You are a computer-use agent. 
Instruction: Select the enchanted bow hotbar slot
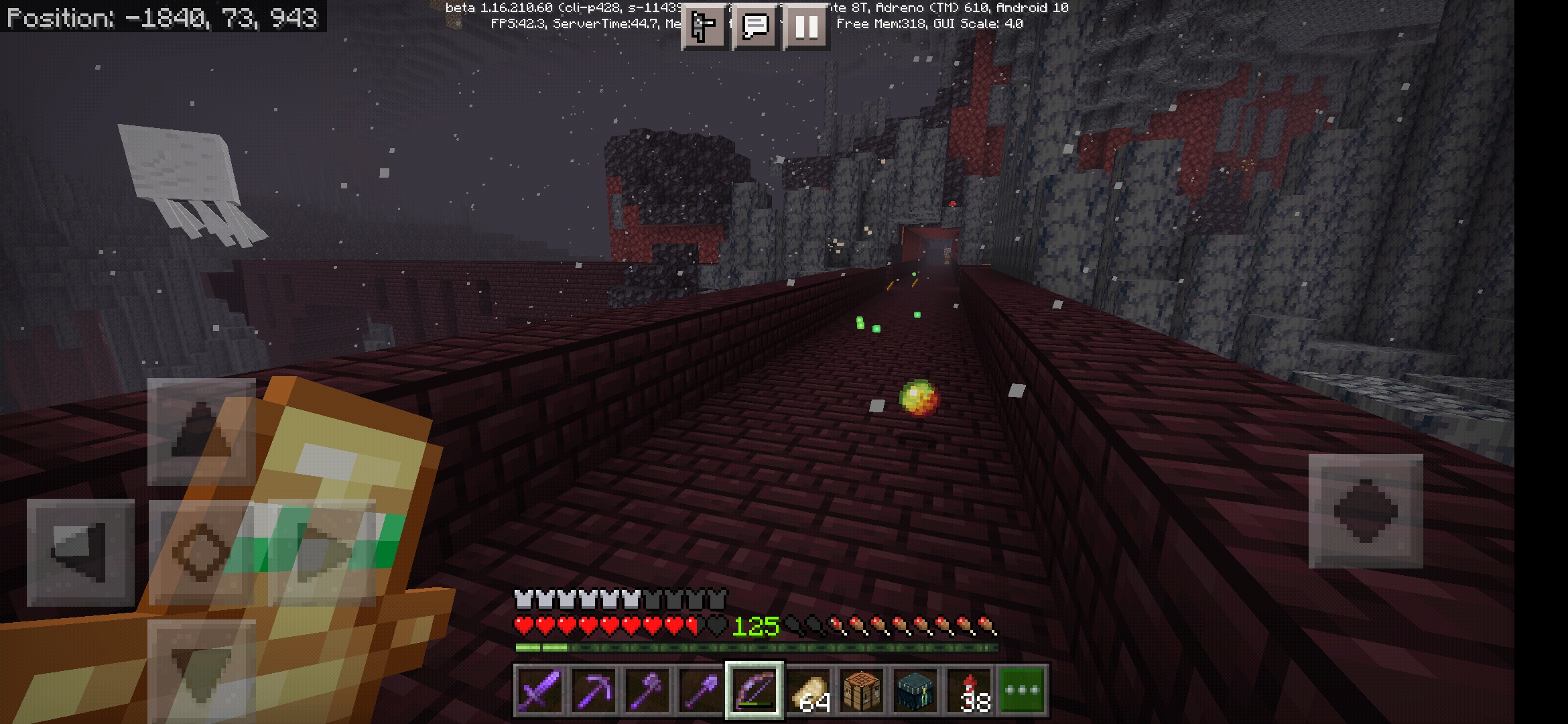755,690
